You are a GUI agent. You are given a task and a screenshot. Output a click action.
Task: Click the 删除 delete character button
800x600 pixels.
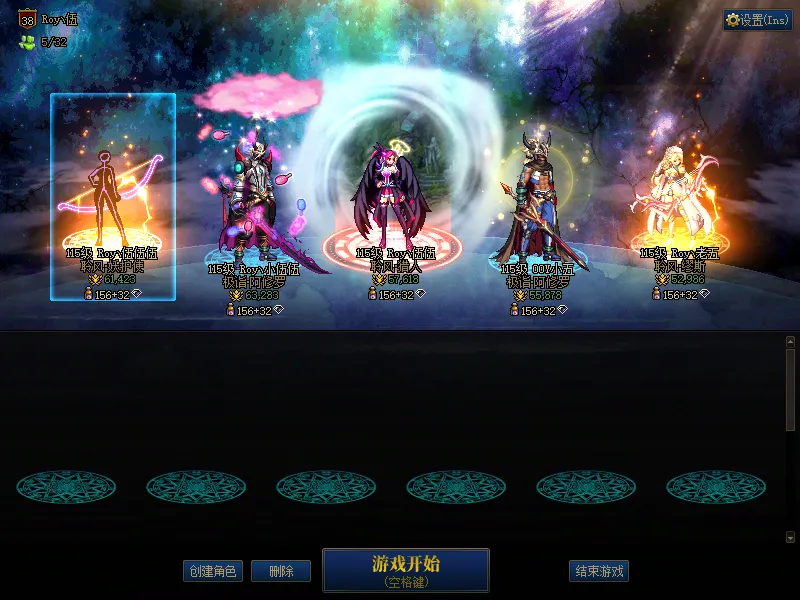280,571
